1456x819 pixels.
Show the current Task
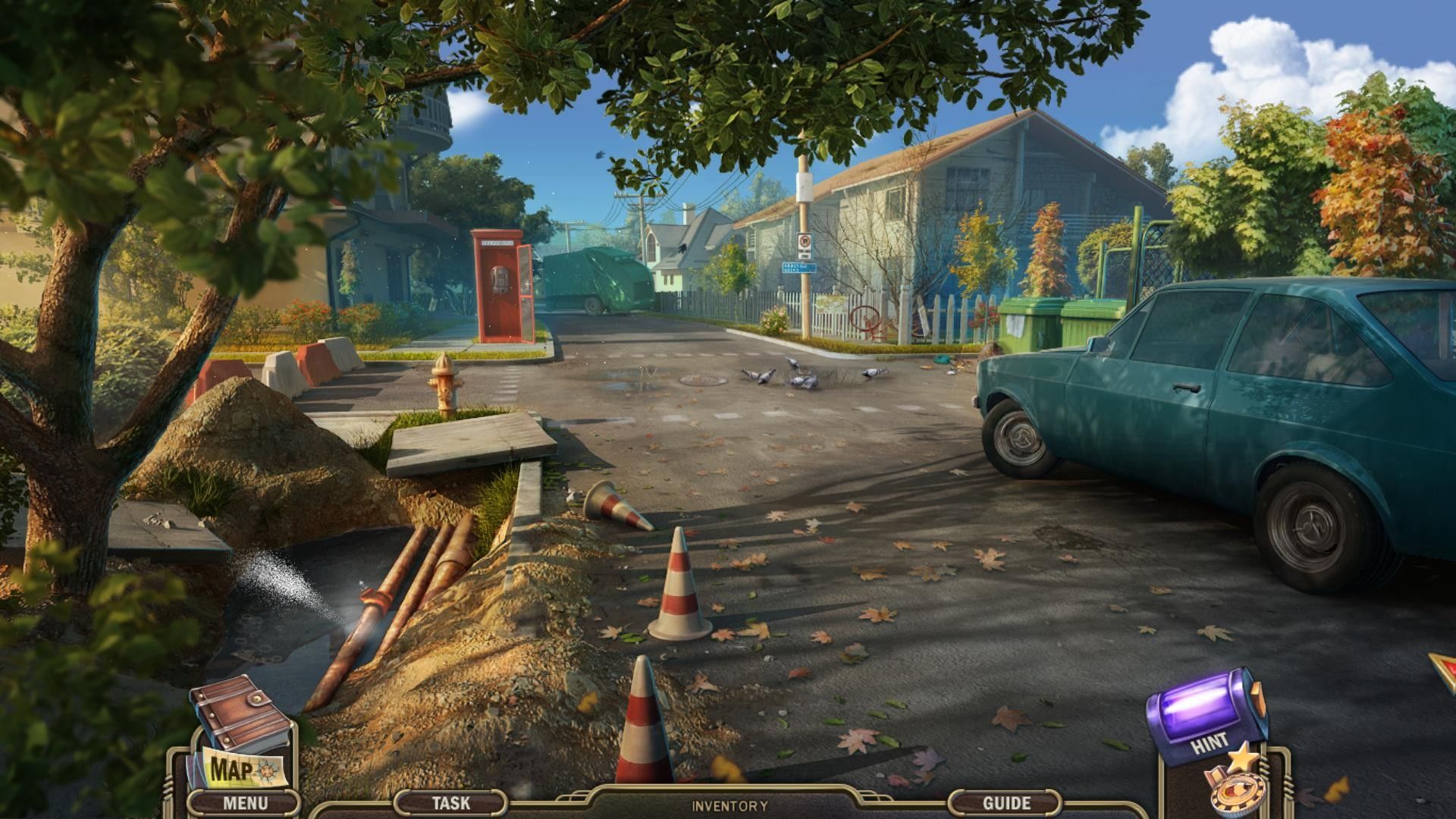coord(450,802)
